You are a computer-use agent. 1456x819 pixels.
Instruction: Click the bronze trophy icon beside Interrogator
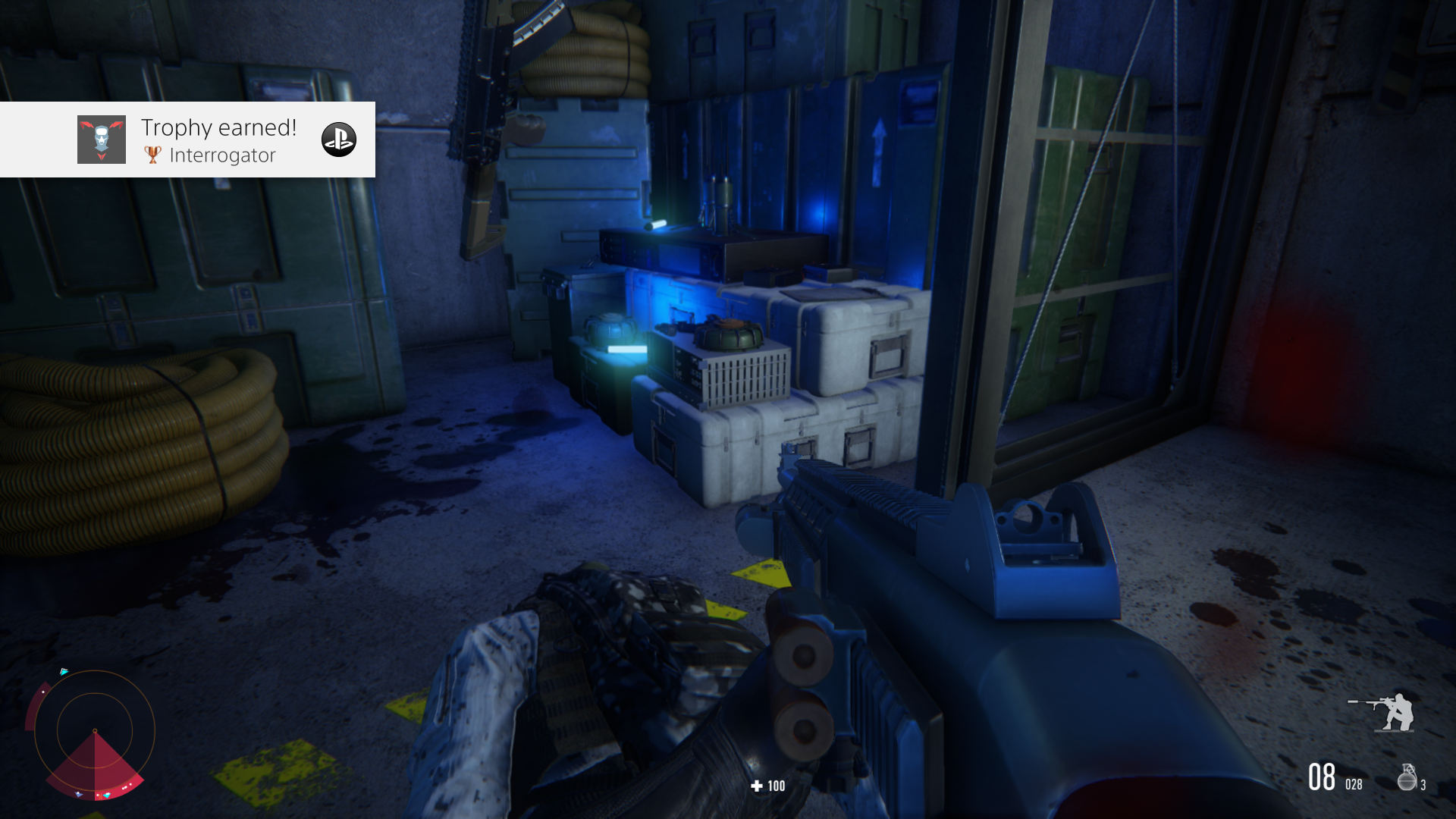point(154,155)
